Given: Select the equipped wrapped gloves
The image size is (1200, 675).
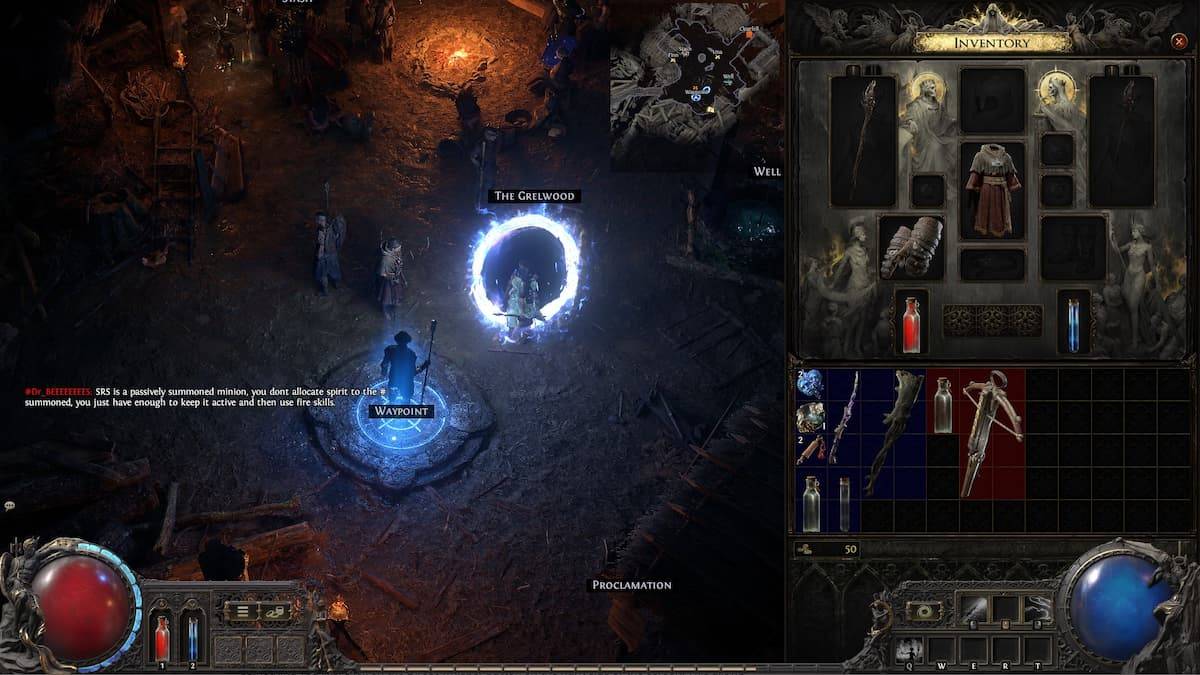Looking at the screenshot, I should [911, 247].
